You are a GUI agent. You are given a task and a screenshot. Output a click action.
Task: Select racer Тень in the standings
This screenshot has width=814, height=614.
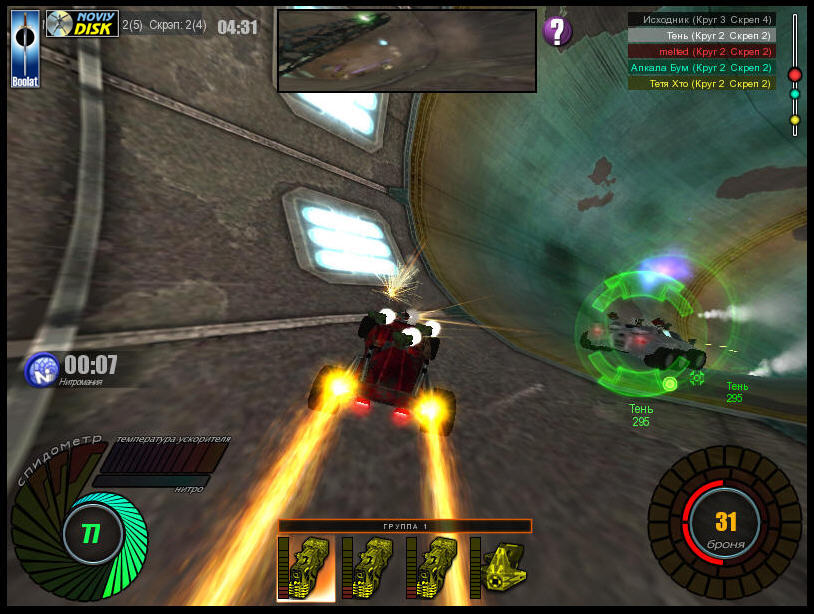701,35
